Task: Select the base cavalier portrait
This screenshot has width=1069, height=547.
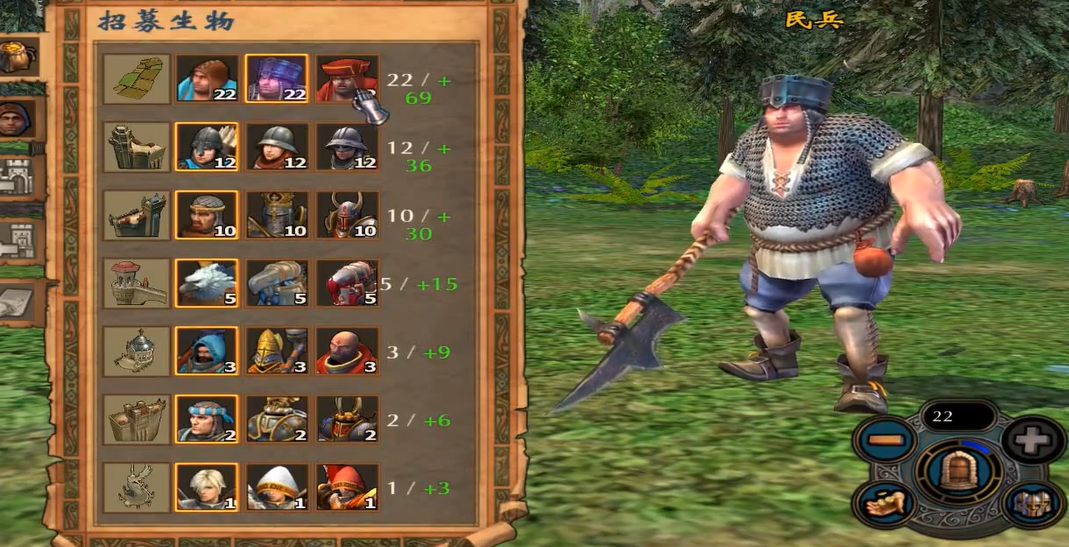Action: click(207, 419)
